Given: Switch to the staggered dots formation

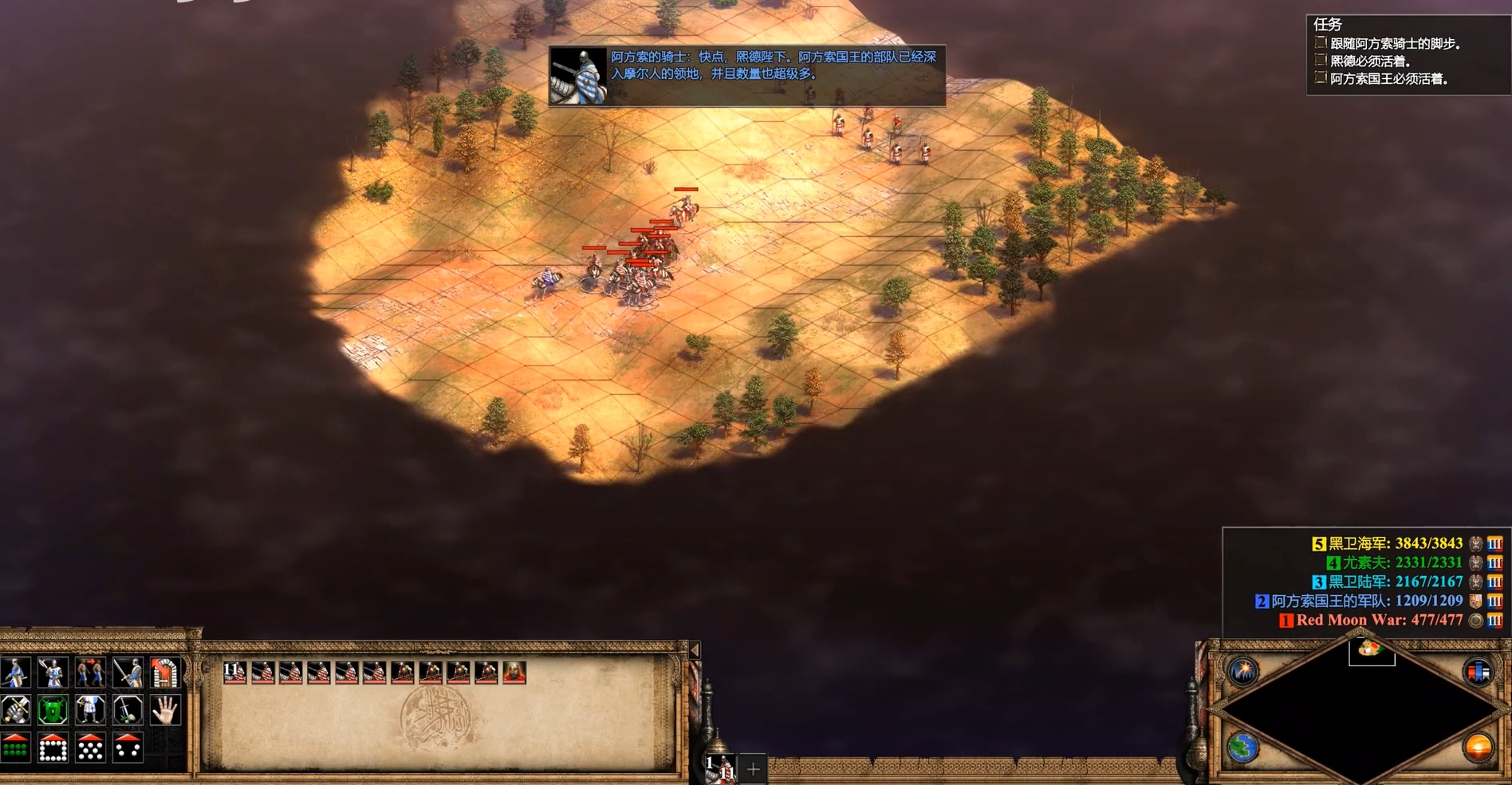Looking at the screenshot, I should (90, 748).
